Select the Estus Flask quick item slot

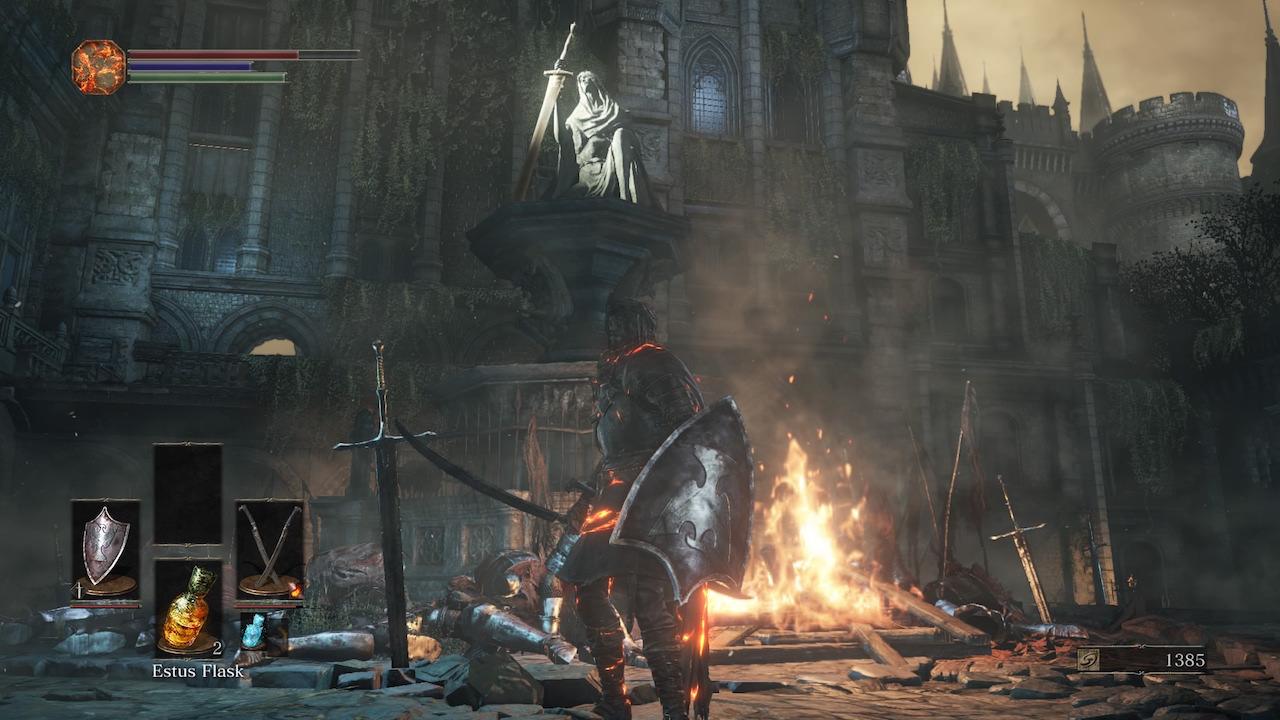point(187,607)
